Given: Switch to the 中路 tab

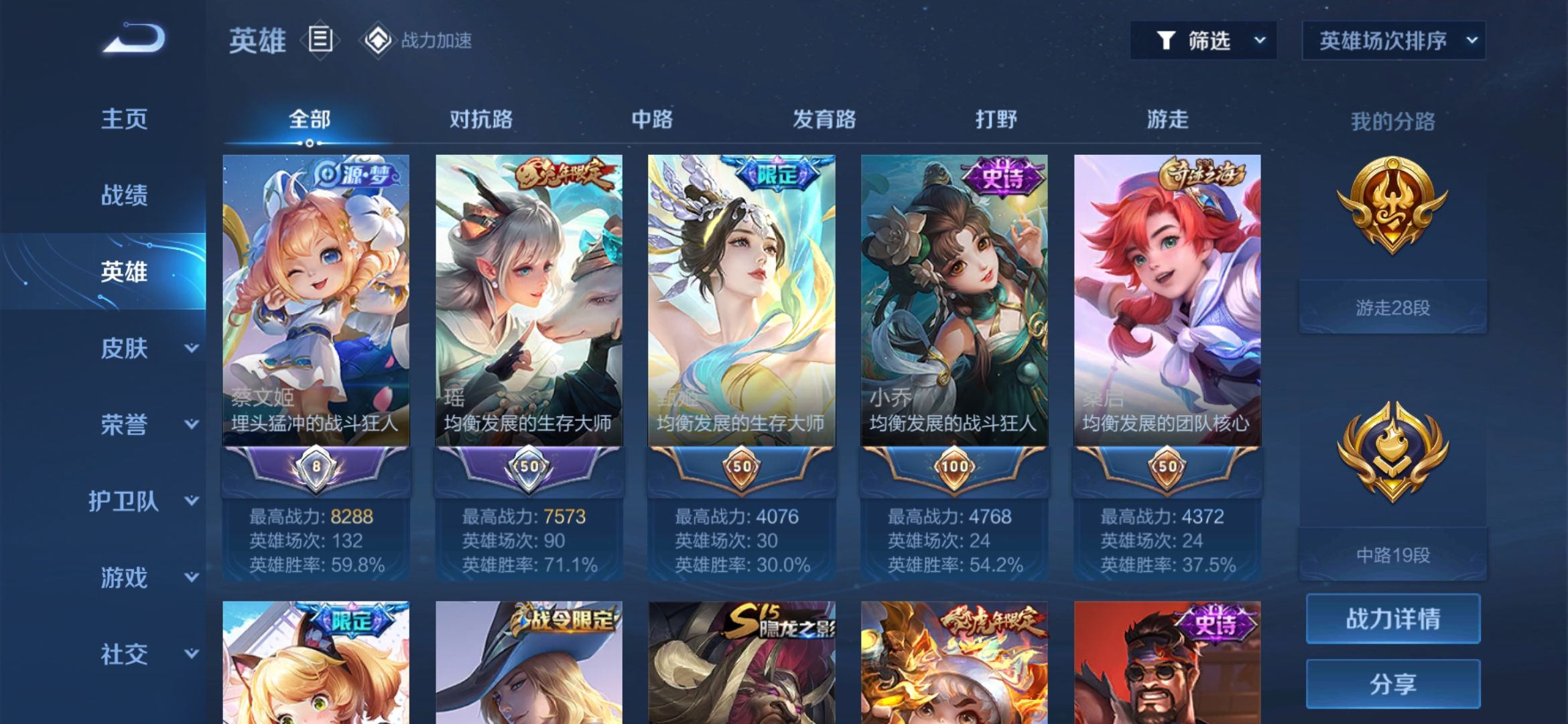Looking at the screenshot, I should coord(652,120).
